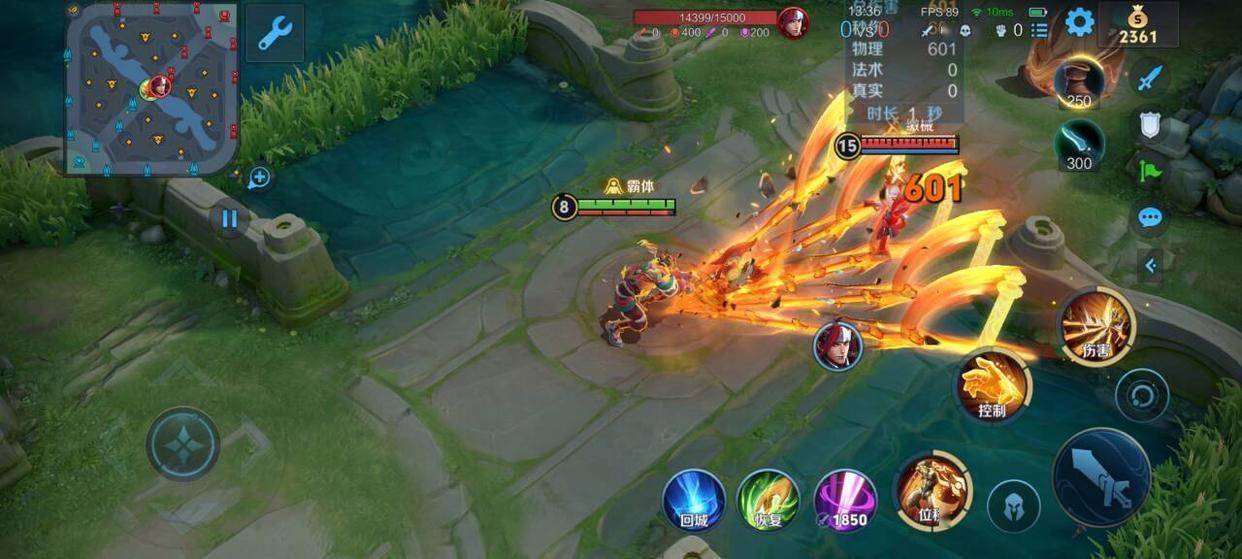Pause with the pause button

click(230, 218)
